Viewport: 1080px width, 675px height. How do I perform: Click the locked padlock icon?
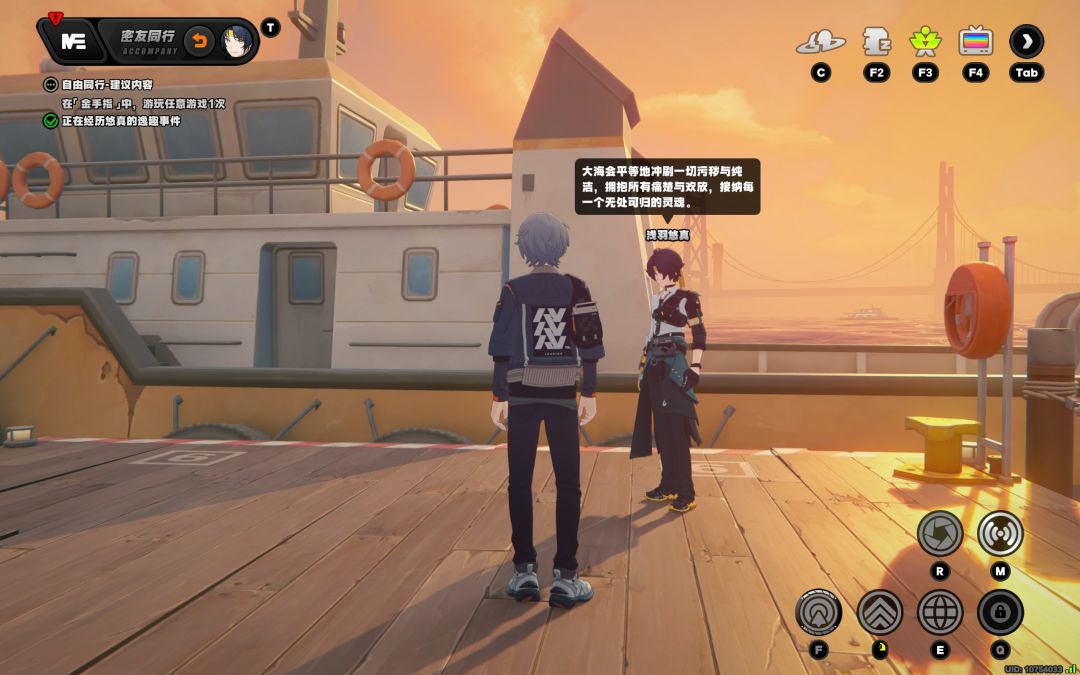click(x=1000, y=612)
